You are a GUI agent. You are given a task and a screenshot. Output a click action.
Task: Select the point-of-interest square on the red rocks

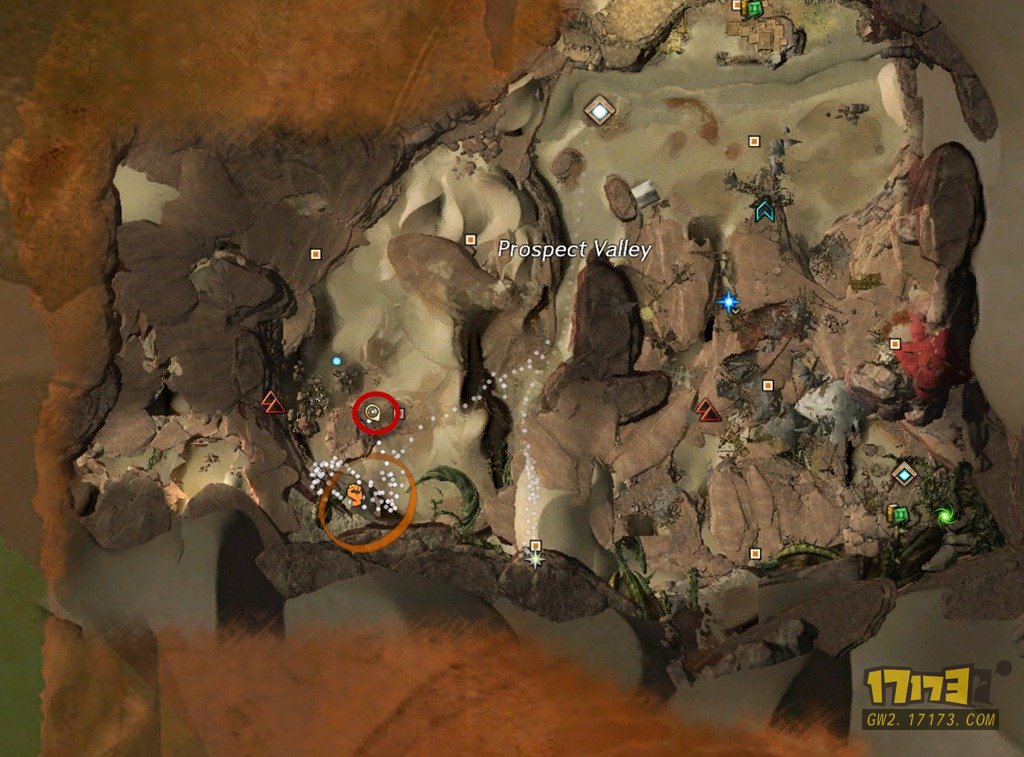895,344
